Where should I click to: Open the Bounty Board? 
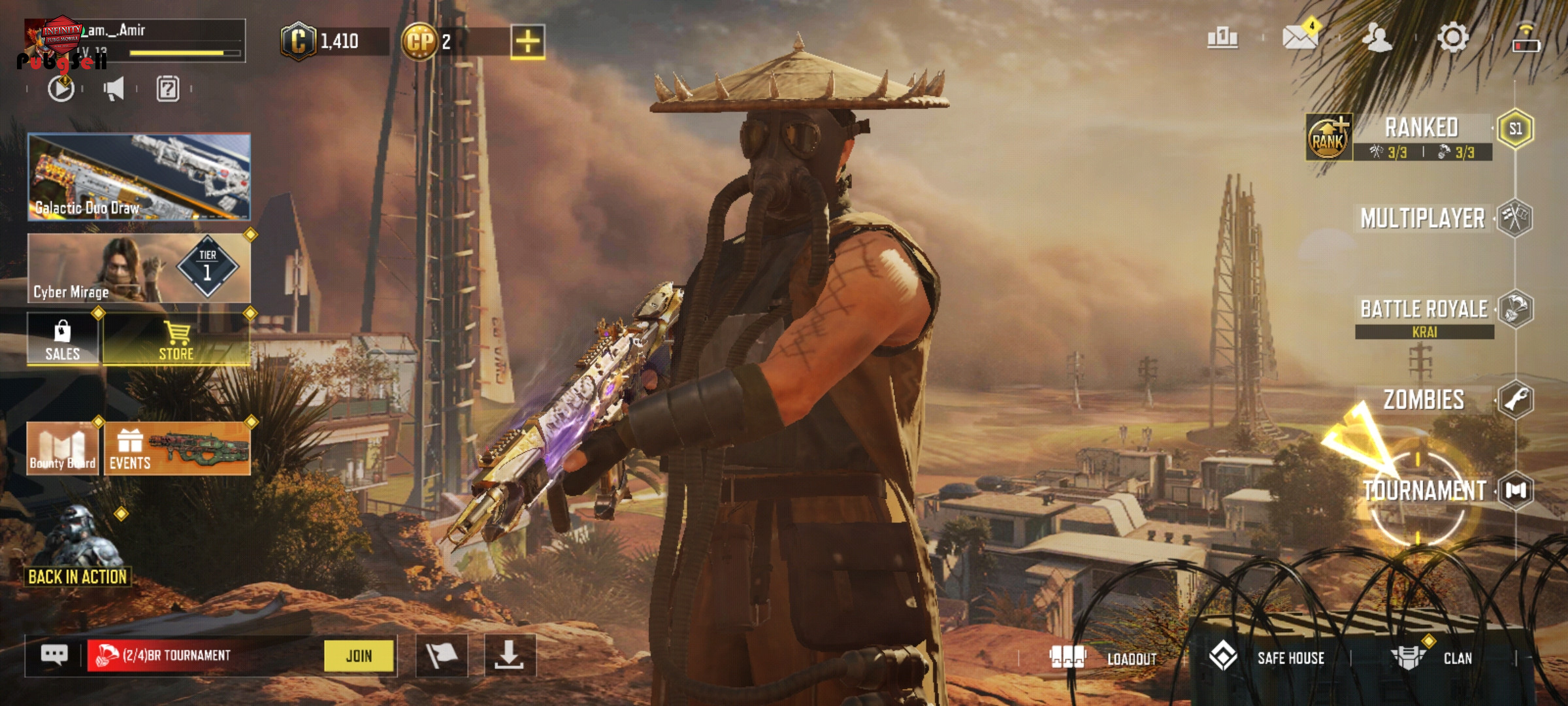63,448
